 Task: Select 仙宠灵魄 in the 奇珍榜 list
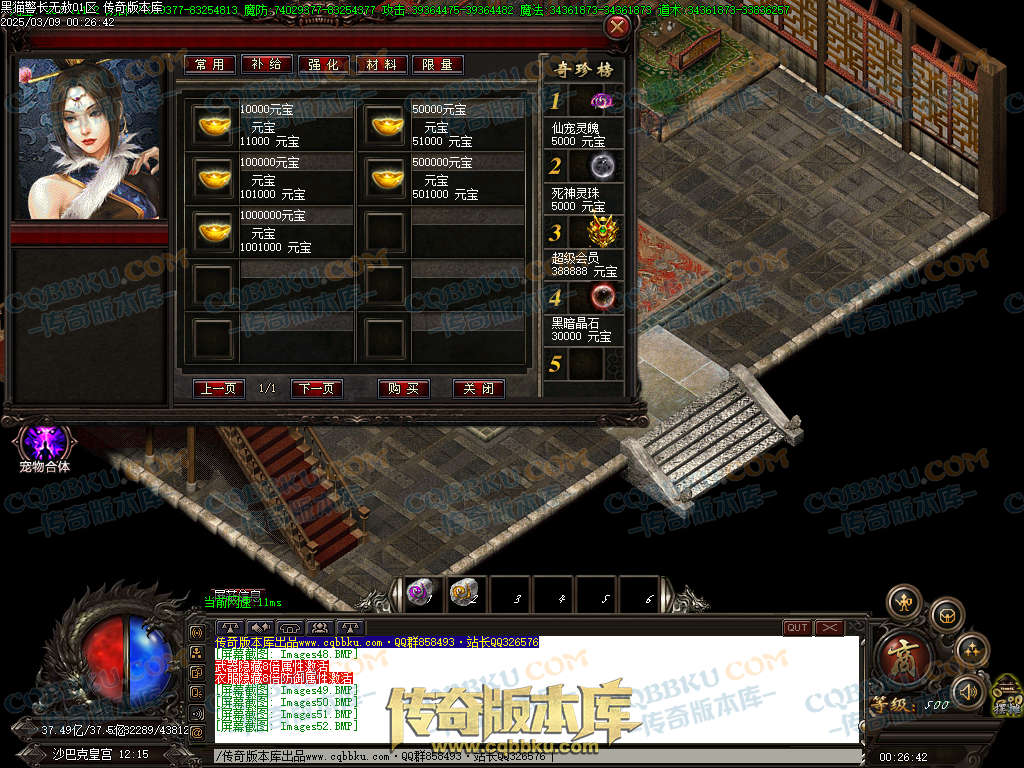tap(600, 101)
